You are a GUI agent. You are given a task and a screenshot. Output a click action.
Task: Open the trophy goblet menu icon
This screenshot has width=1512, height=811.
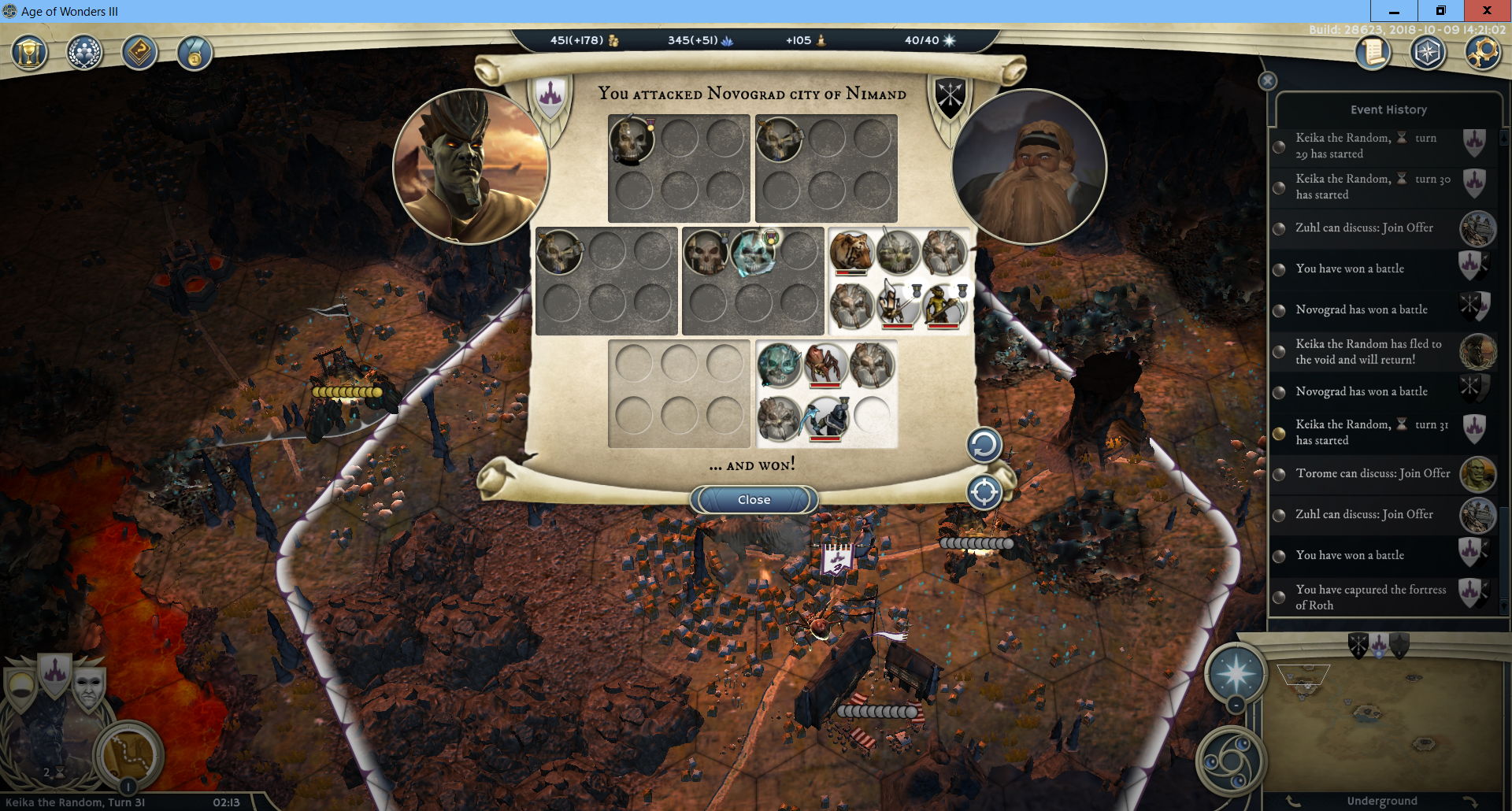[29, 54]
